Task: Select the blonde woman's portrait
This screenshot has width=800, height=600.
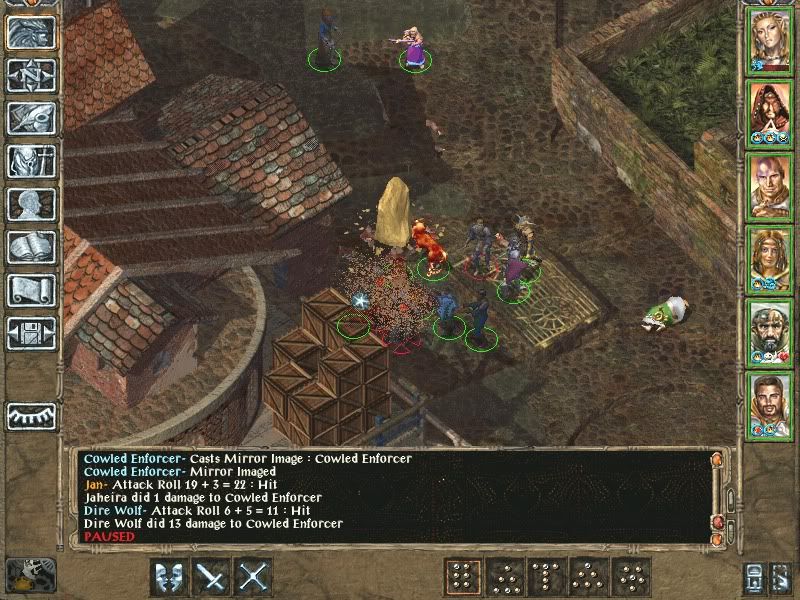Action: coord(770,40)
